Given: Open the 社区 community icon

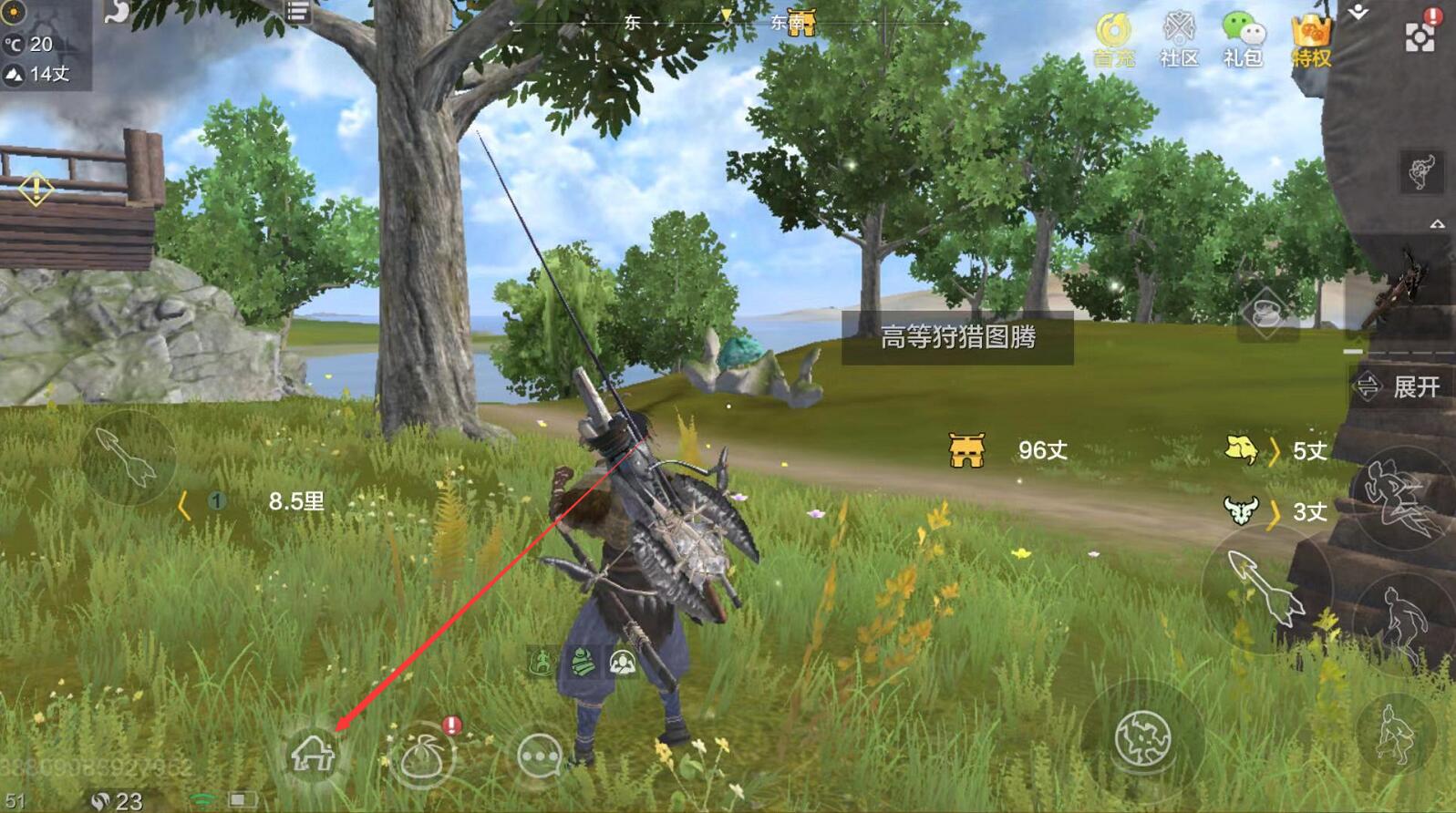Looking at the screenshot, I should pos(1179,38).
